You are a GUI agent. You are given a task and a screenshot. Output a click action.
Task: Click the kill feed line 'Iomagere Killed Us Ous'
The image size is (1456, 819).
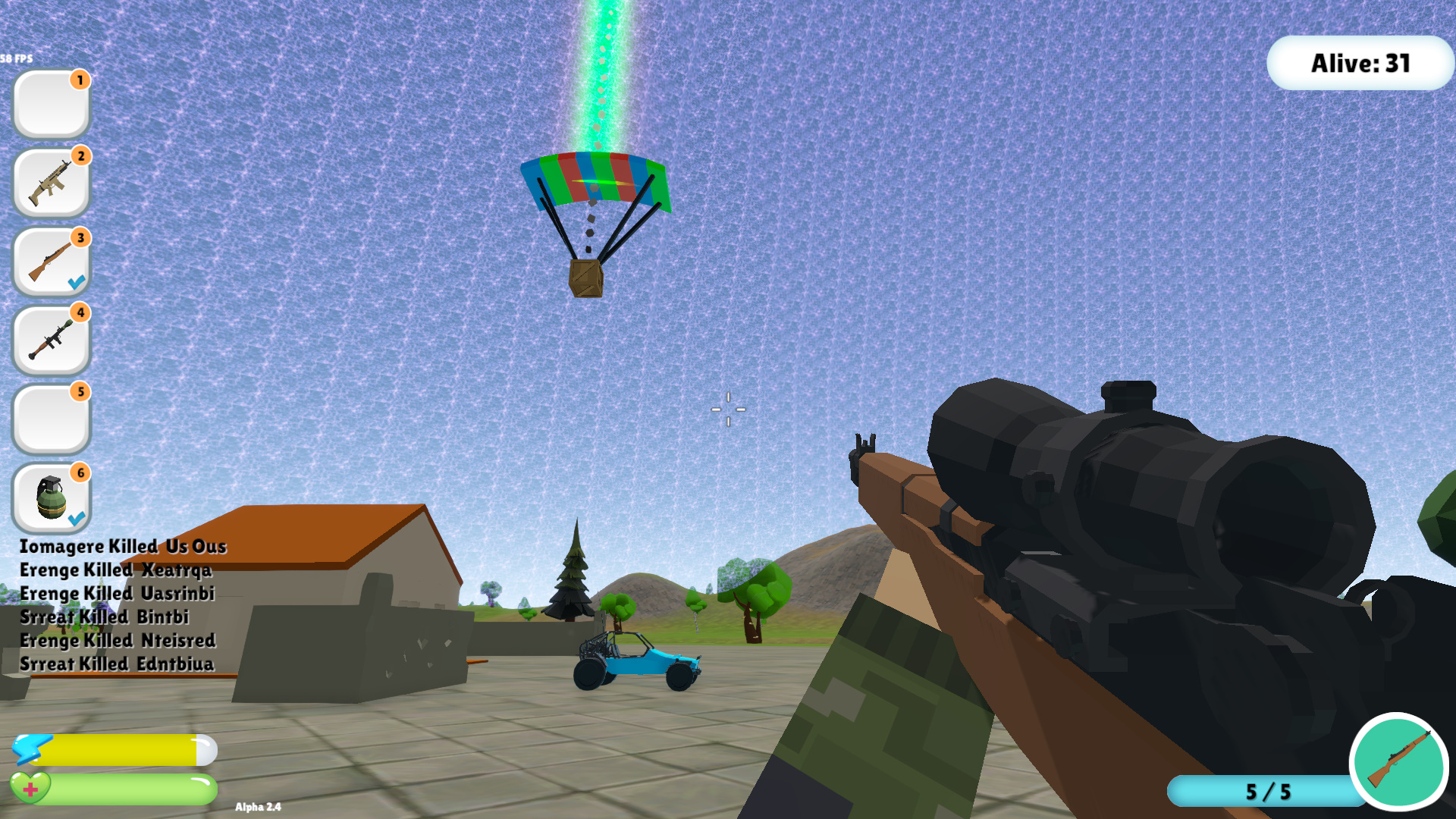coord(124,546)
